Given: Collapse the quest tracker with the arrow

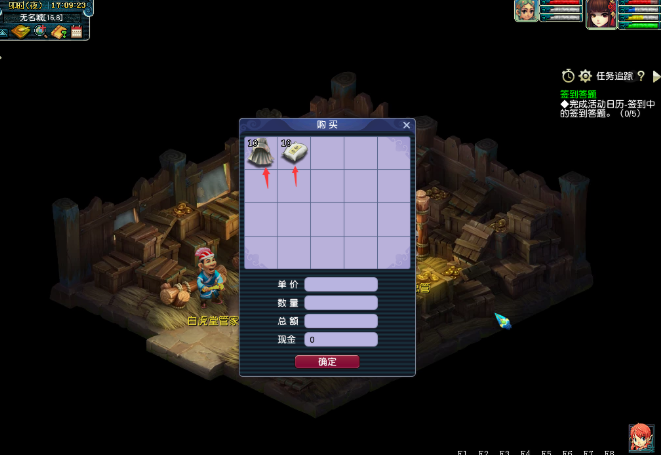Looking at the screenshot, I should tap(656, 76).
